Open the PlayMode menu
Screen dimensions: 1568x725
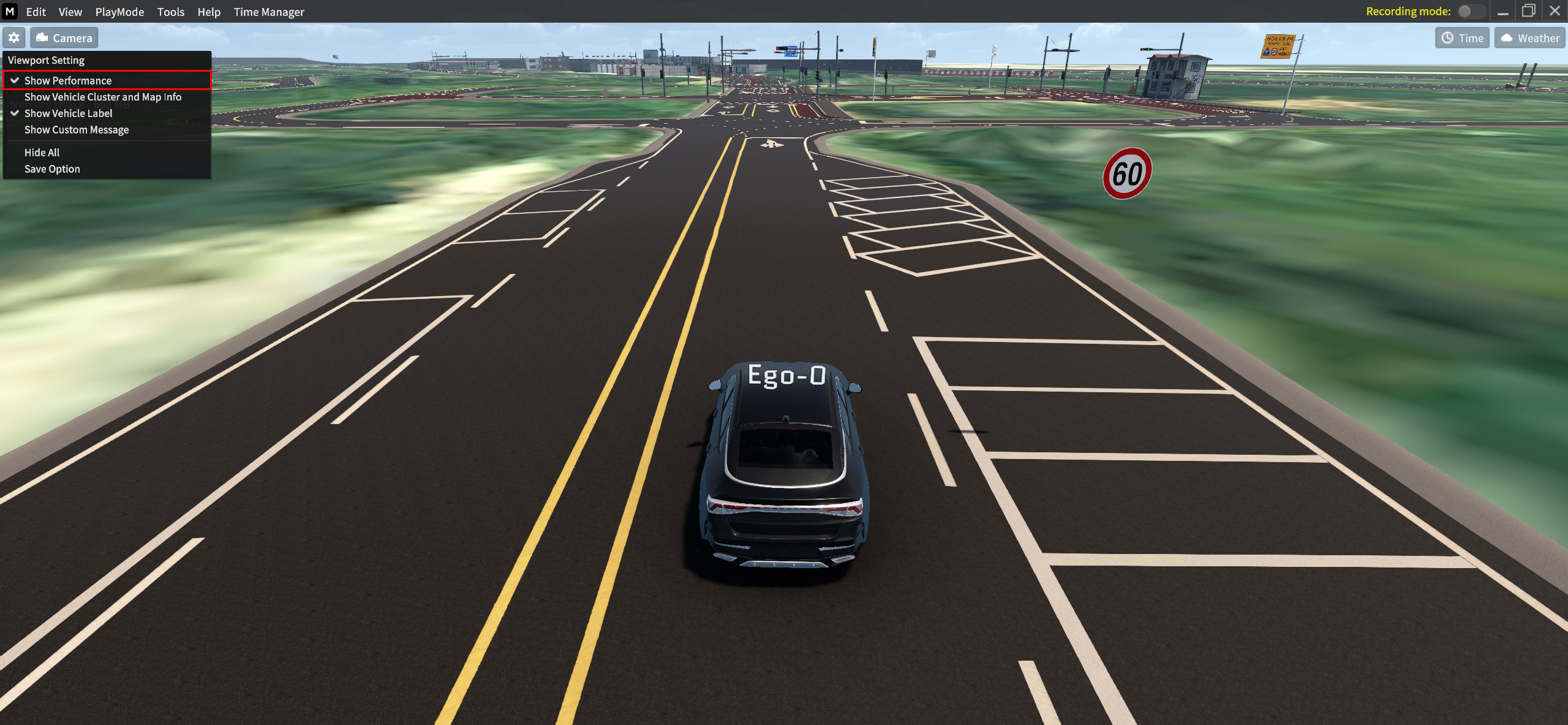(119, 12)
